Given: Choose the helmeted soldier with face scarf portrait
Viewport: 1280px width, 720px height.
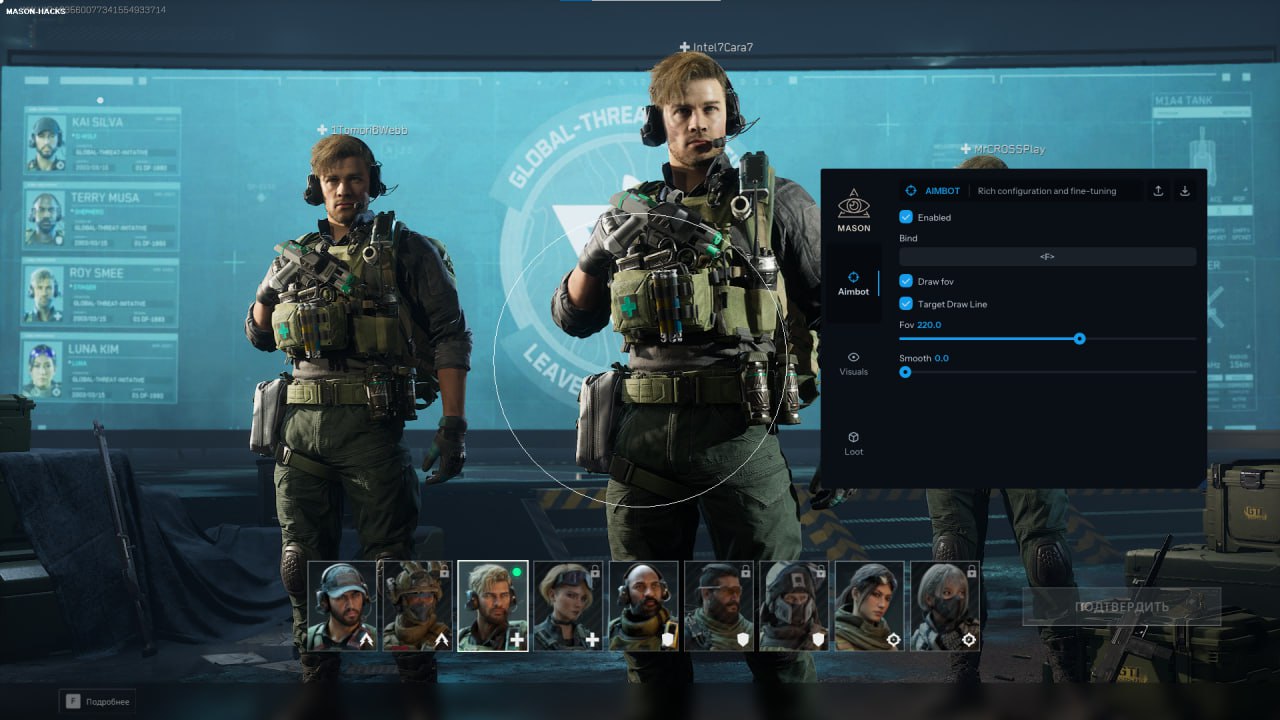Looking at the screenshot, I should coord(417,606).
